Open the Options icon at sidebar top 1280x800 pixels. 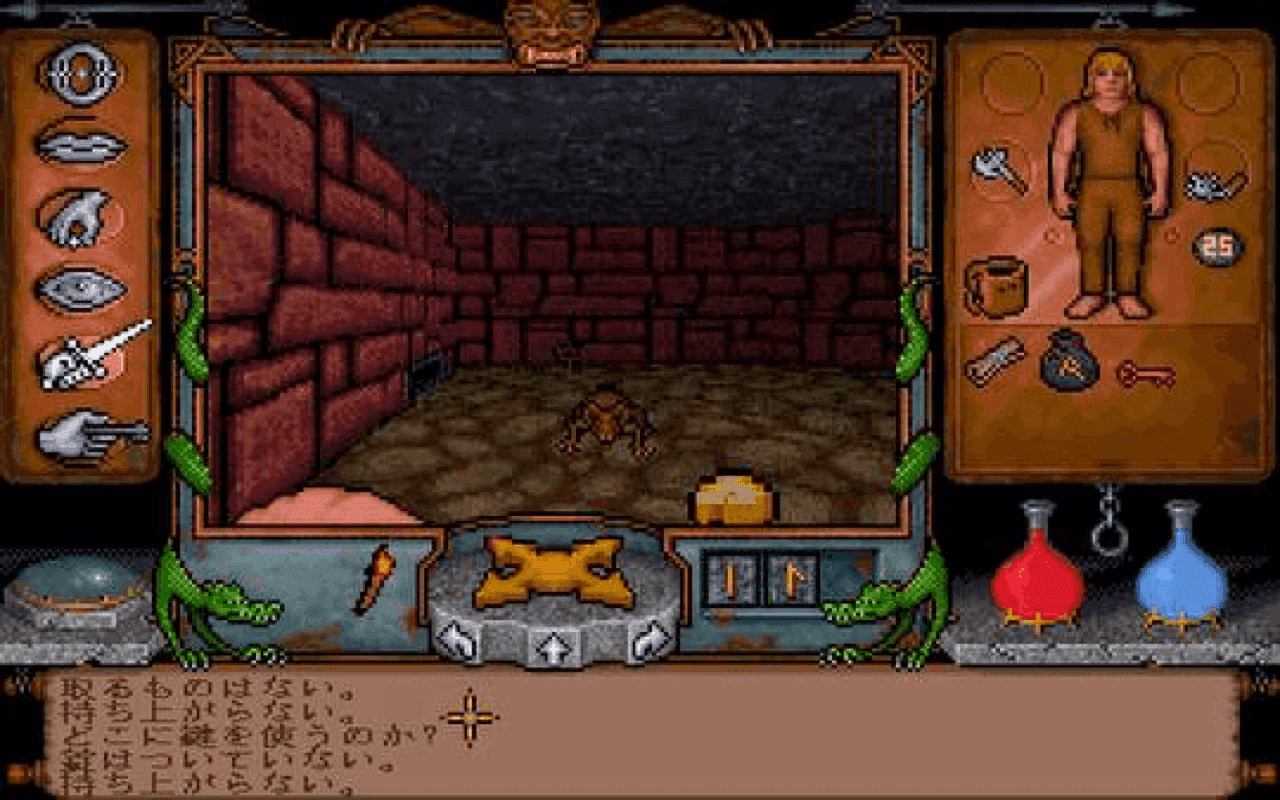[85, 70]
